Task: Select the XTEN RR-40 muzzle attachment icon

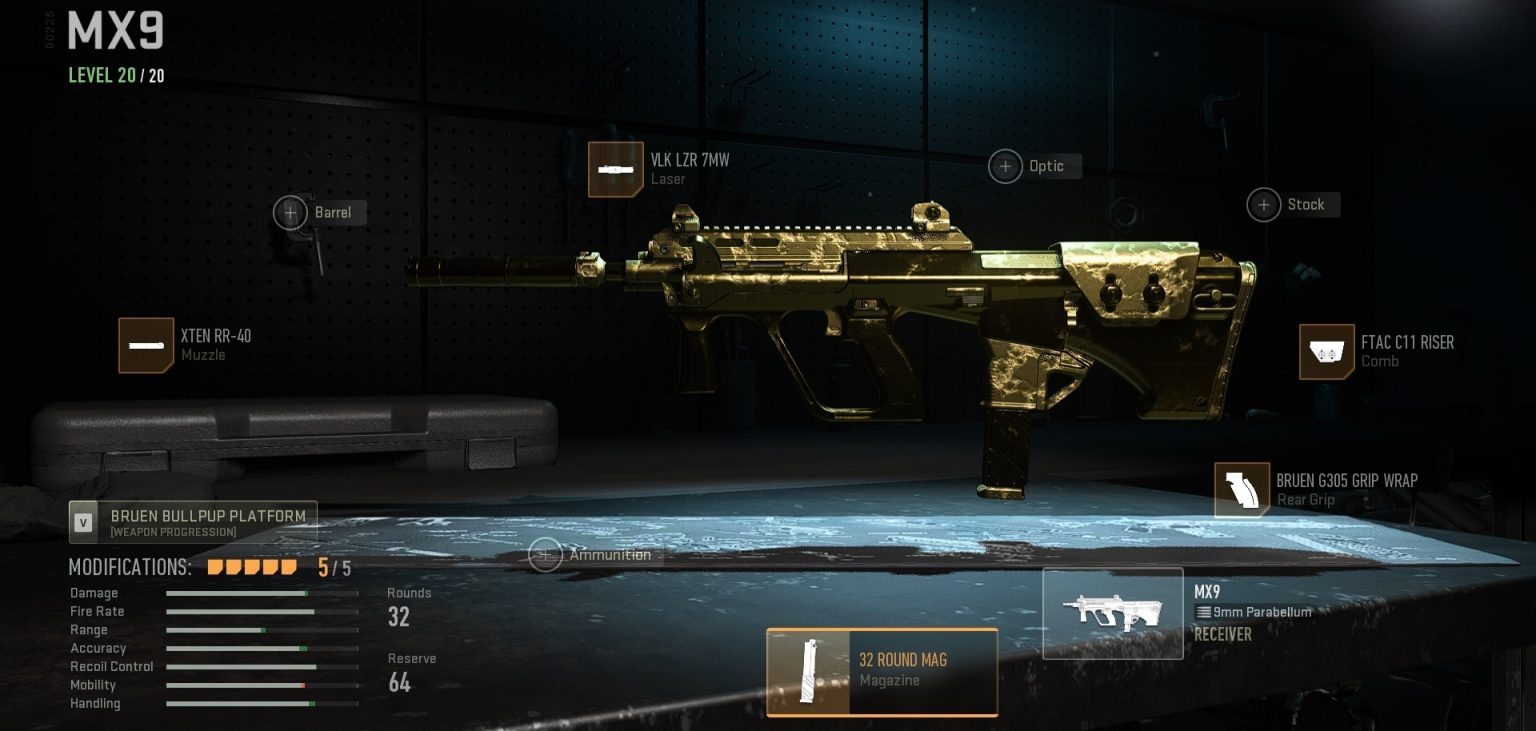Action: [x=146, y=345]
